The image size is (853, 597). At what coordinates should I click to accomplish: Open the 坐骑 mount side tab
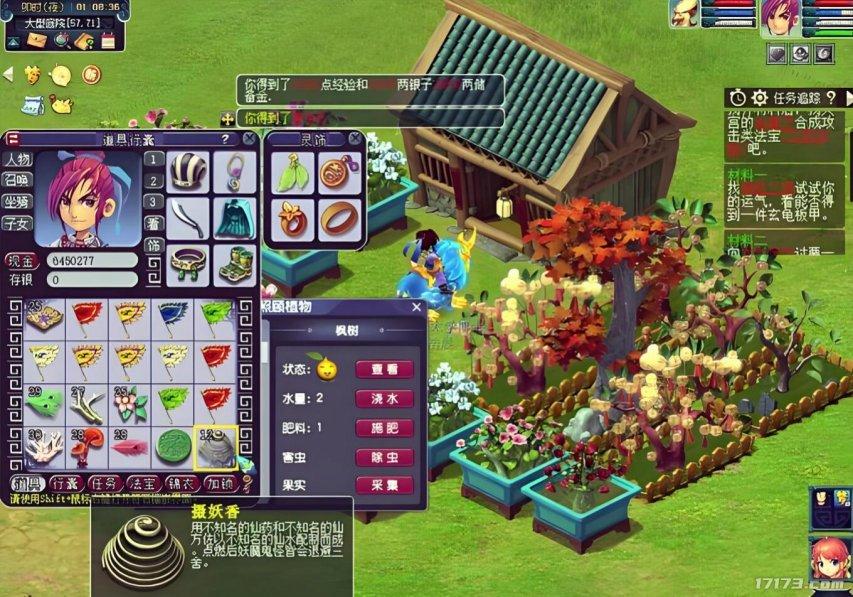(x=16, y=201)
